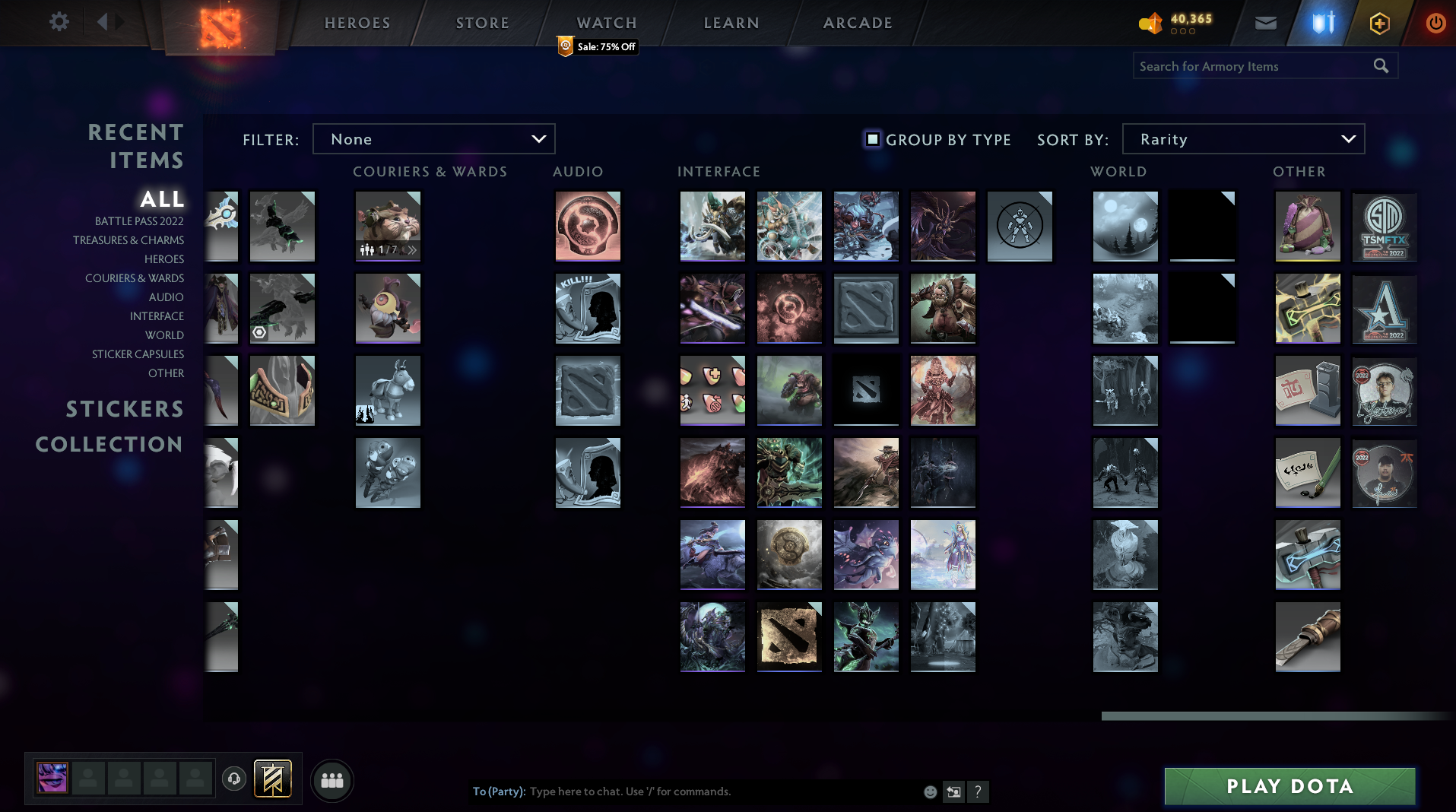Open the friends list icon near chat

click(x=331, y=779)
